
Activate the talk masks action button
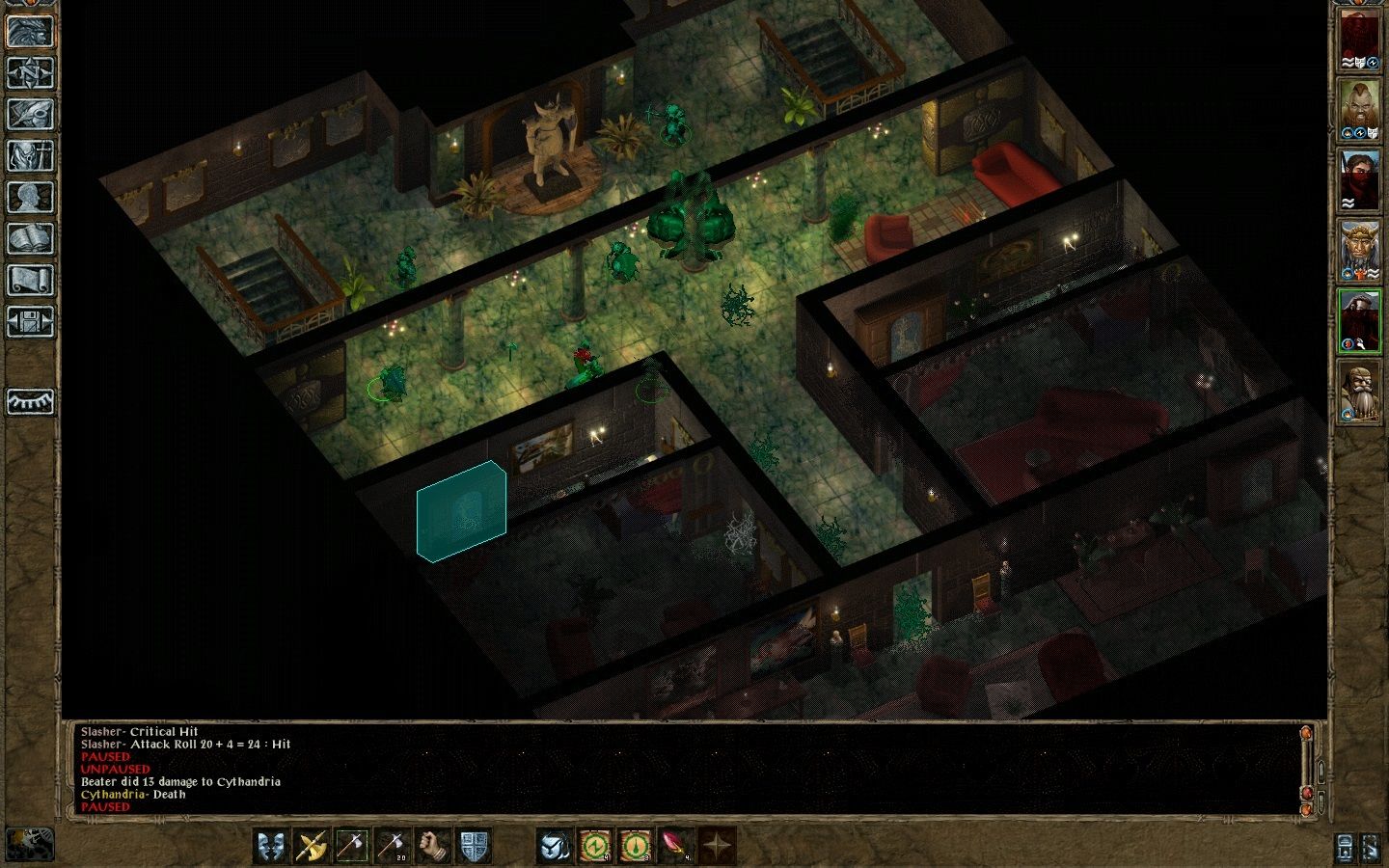coord(271,846)
